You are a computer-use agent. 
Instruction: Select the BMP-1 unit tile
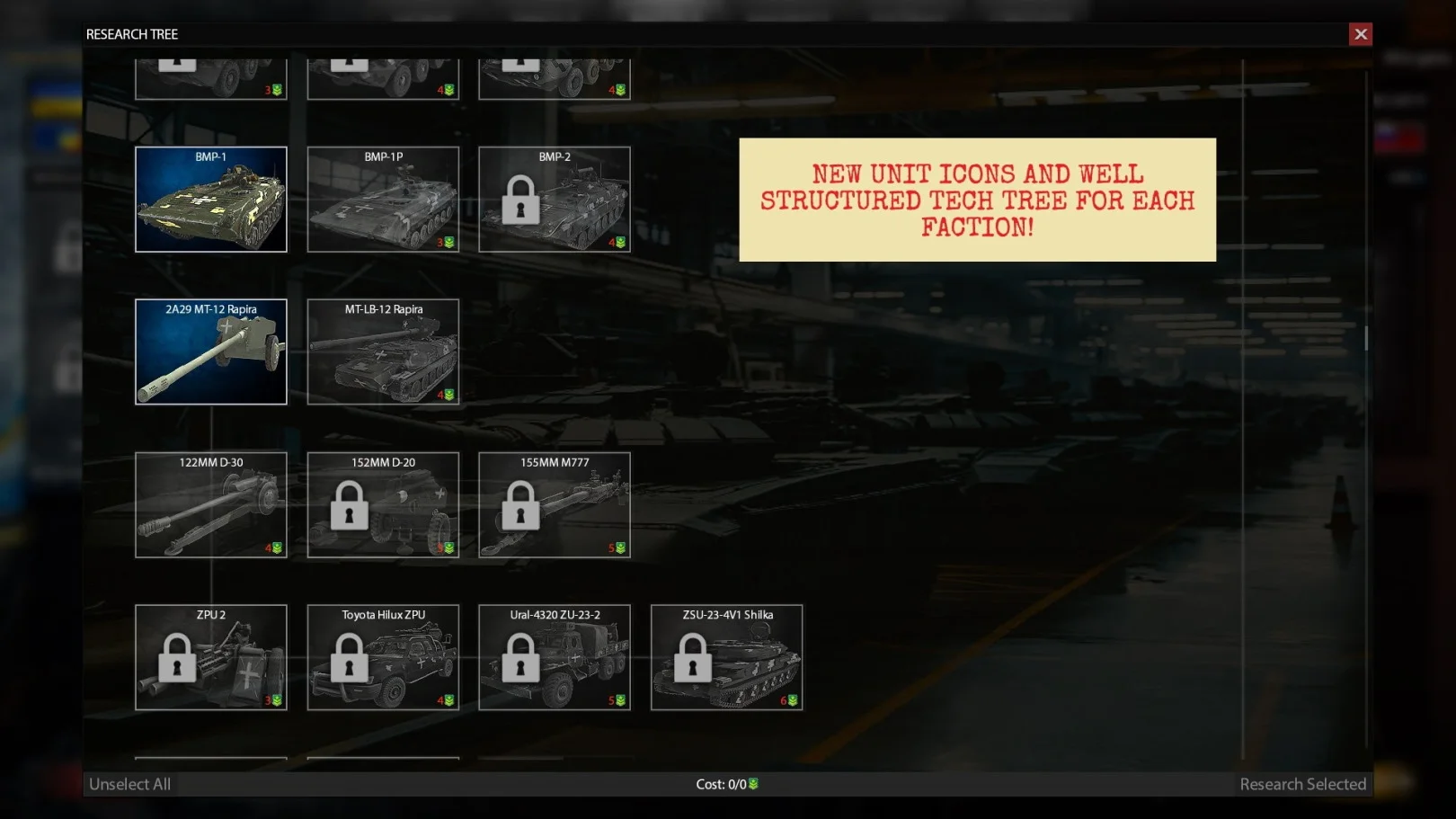(x=211, y=200)
